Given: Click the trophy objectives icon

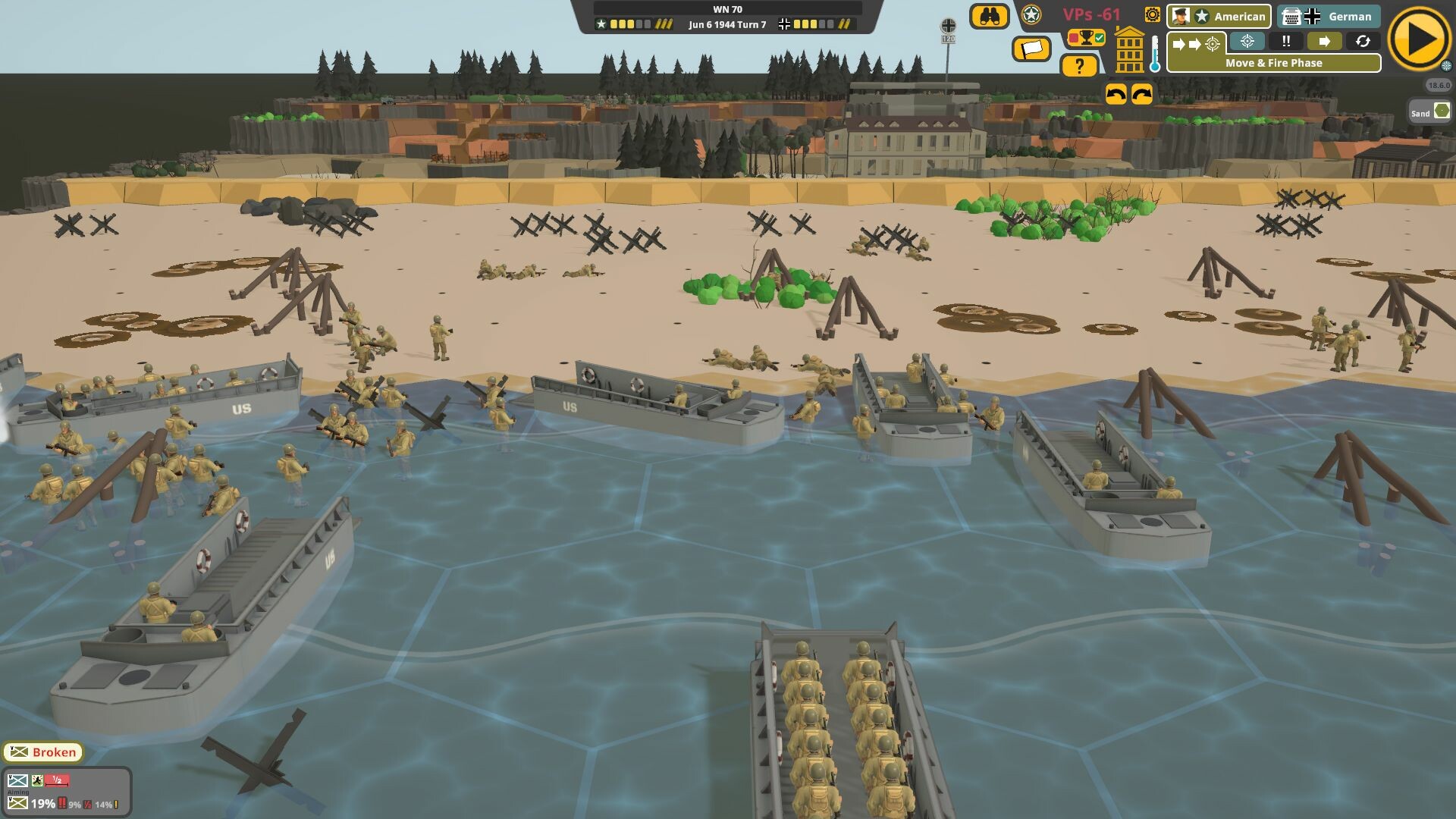Looking at the screenshot, I should pos(1086,38).
